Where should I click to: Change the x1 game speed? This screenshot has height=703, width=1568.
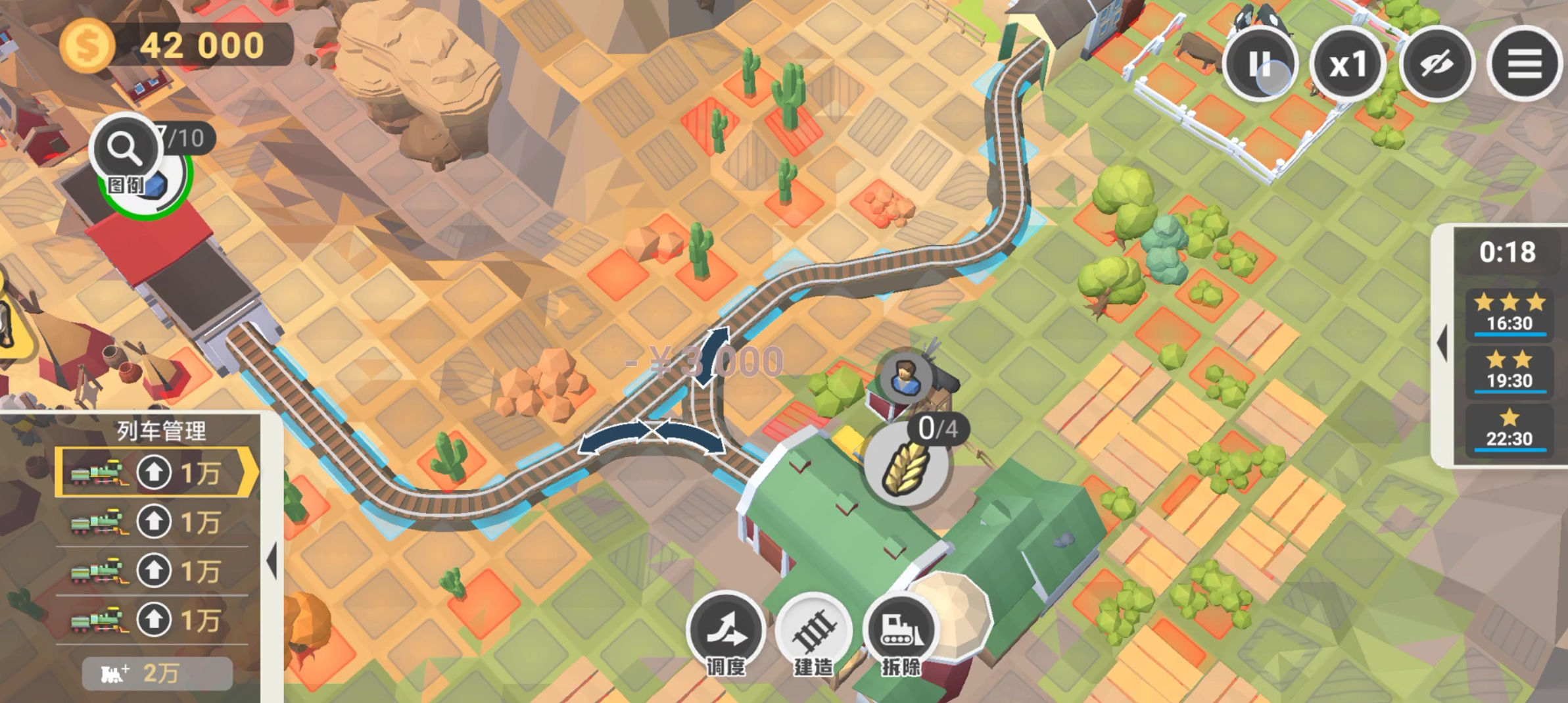[x=1348, y=64]
